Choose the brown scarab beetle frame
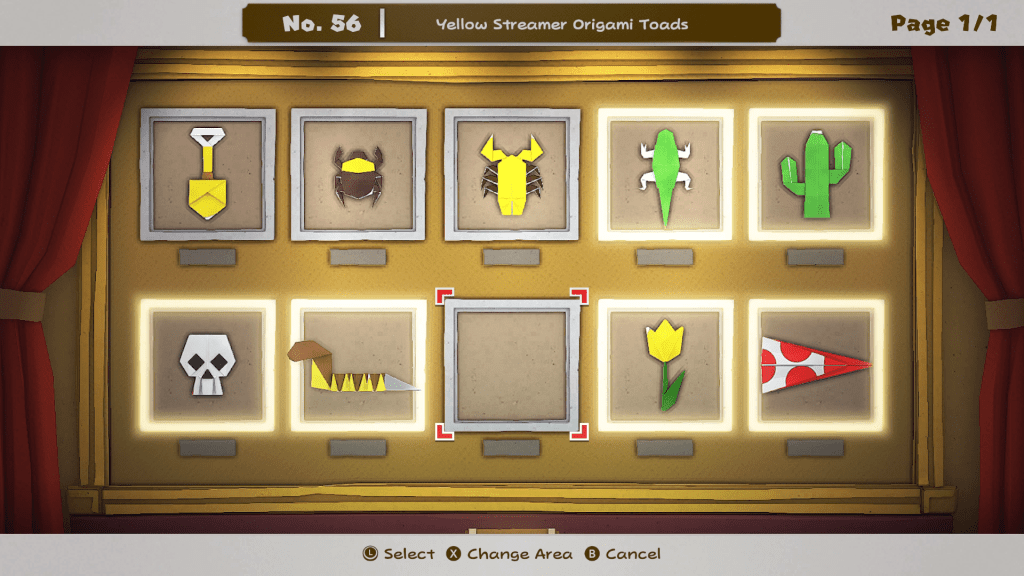Screen dimensions: 1024x576 (359, 175)
